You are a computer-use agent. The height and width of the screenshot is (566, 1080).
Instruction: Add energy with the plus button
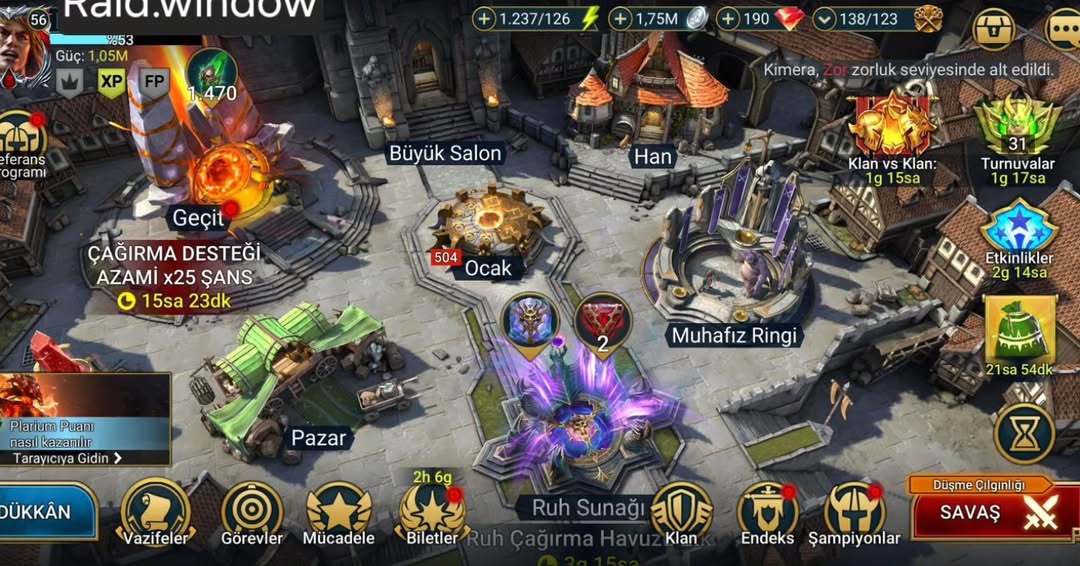(x=484, y=19)
